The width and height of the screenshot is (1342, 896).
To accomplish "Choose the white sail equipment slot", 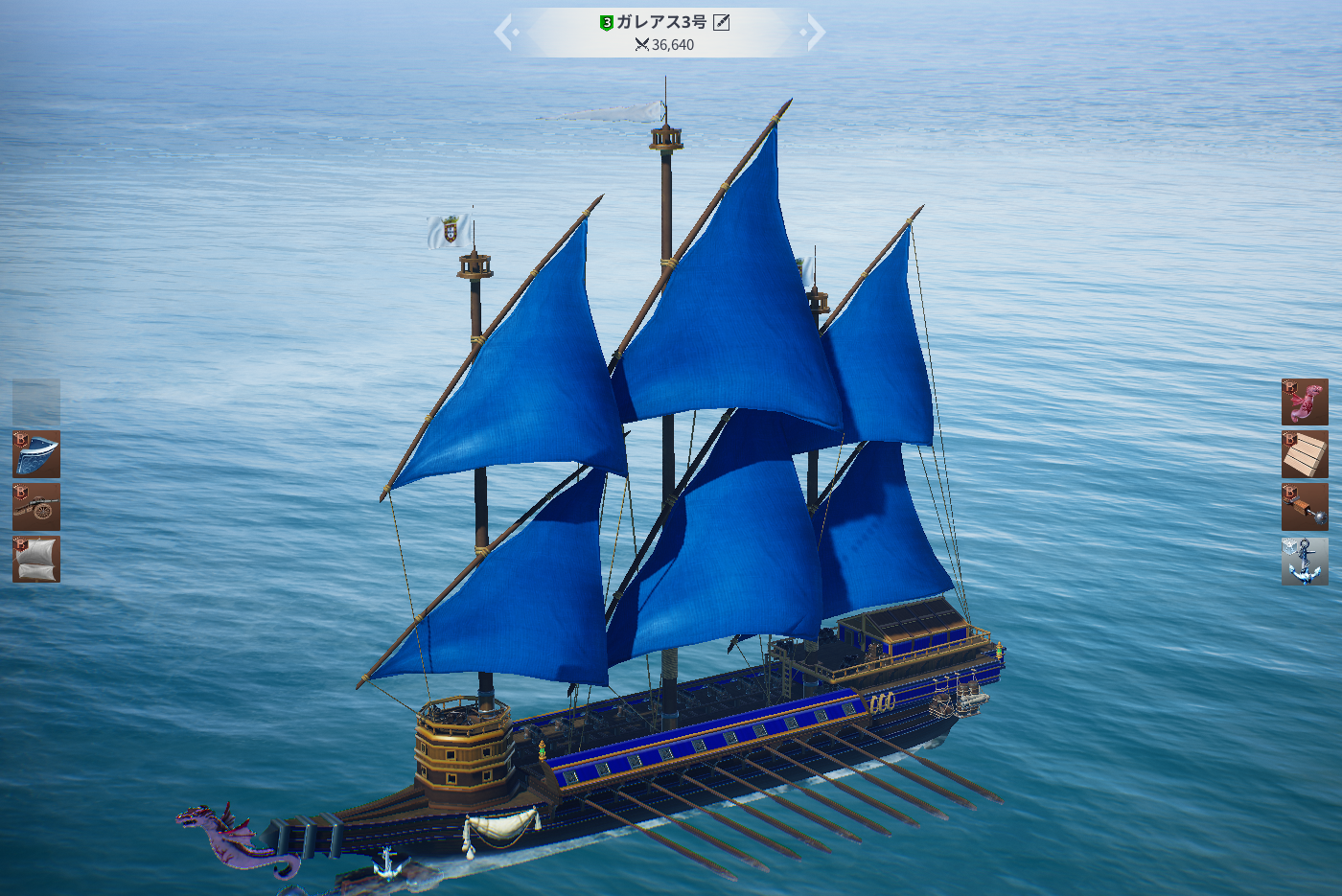I will pos(36,559).
